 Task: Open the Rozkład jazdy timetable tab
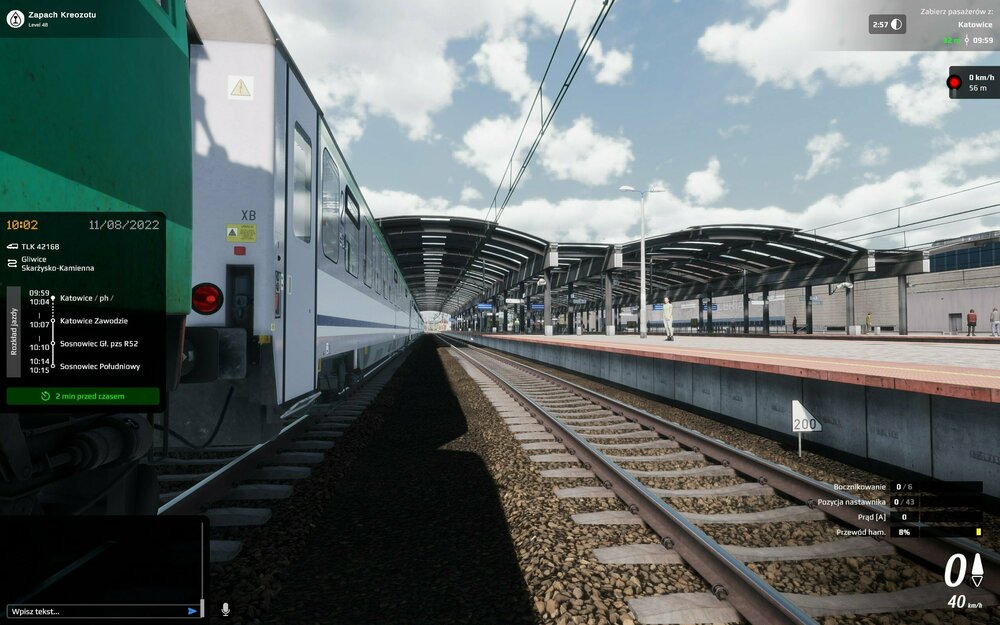coord(14,332)
